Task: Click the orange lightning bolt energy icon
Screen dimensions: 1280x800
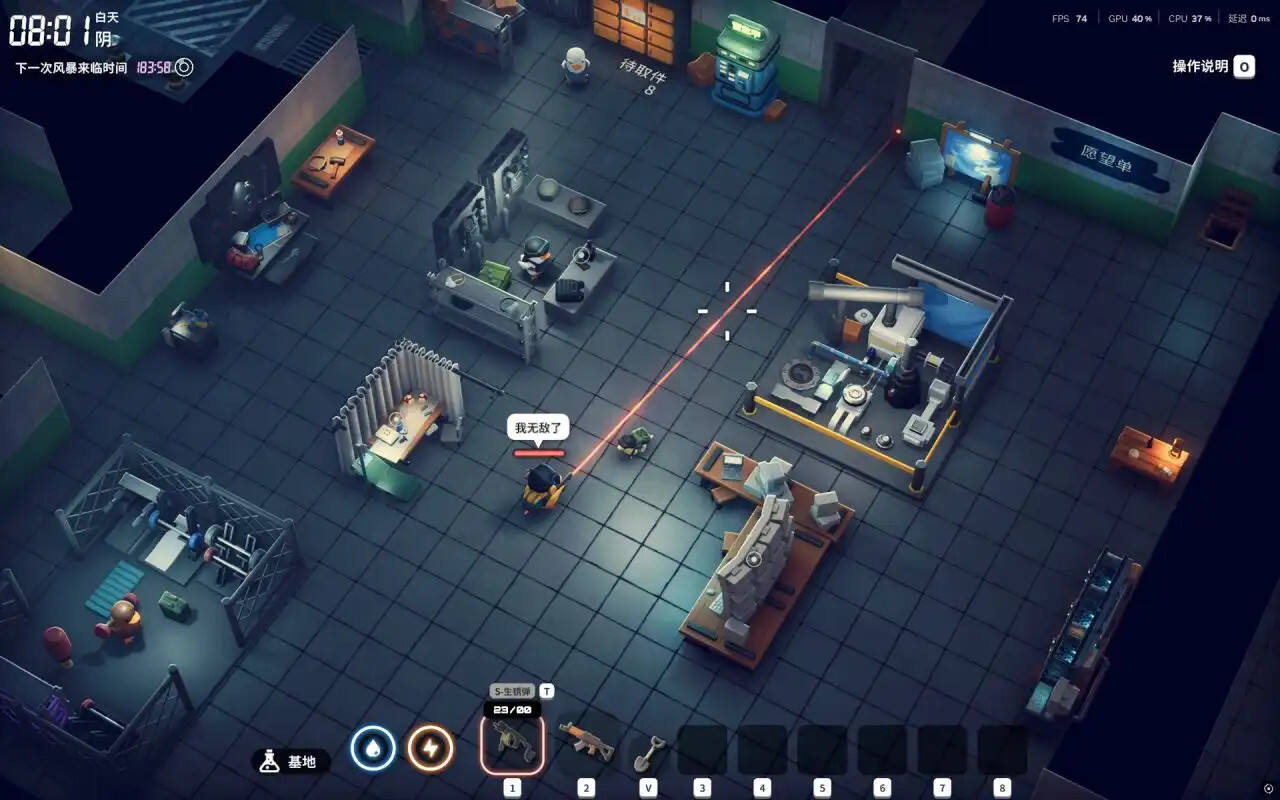Action: click(430, 749)
